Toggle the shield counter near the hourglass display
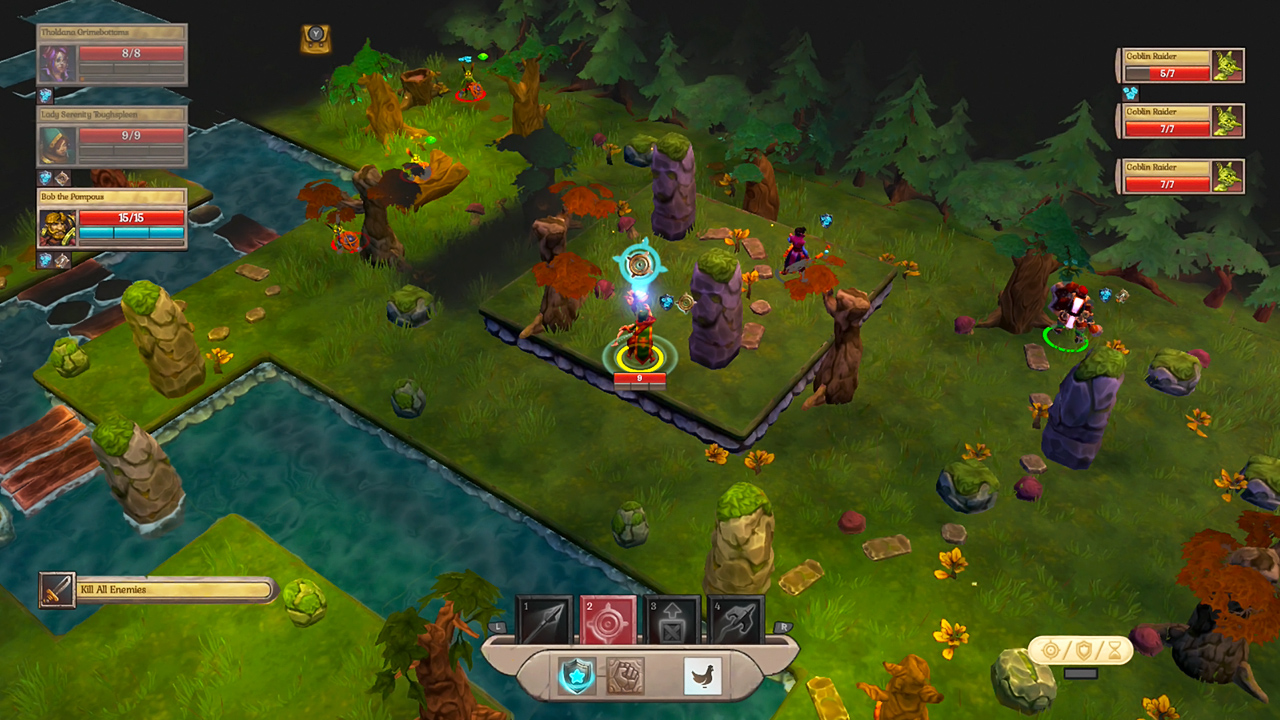 tap(1083, 650)
